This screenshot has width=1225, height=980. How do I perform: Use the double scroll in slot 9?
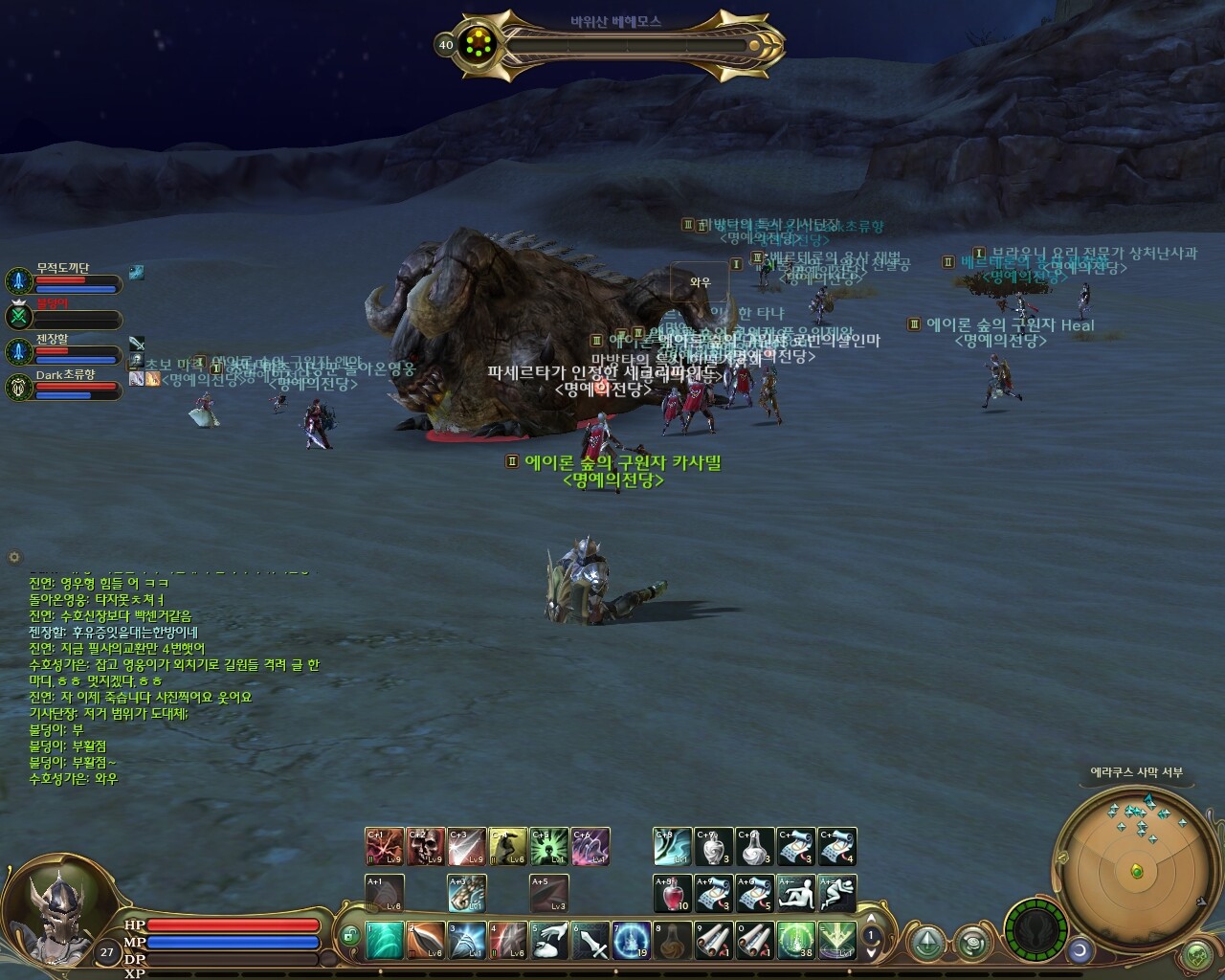(x=714, y=941)
